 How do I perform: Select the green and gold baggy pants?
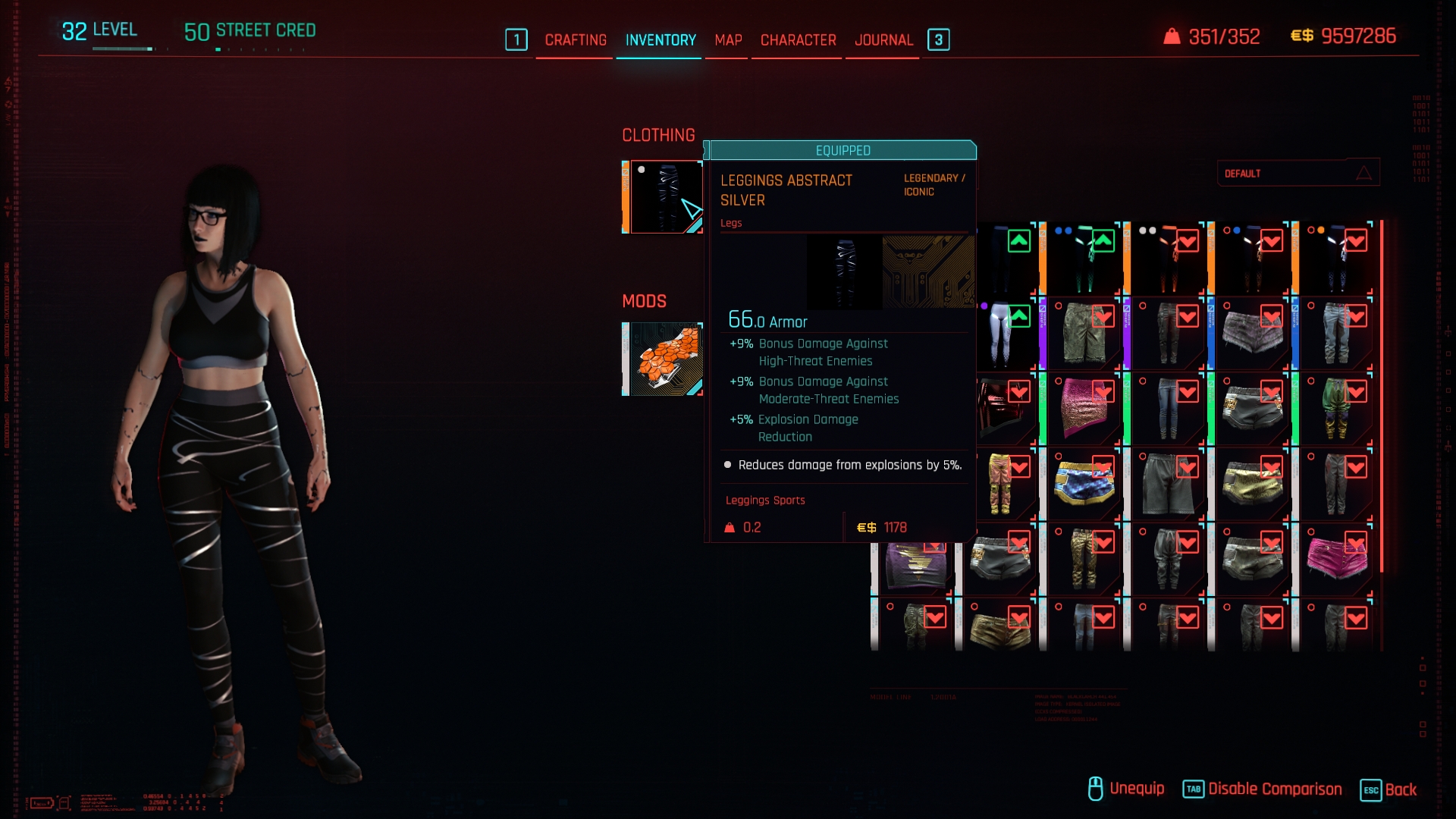(x=1336, y=409)
